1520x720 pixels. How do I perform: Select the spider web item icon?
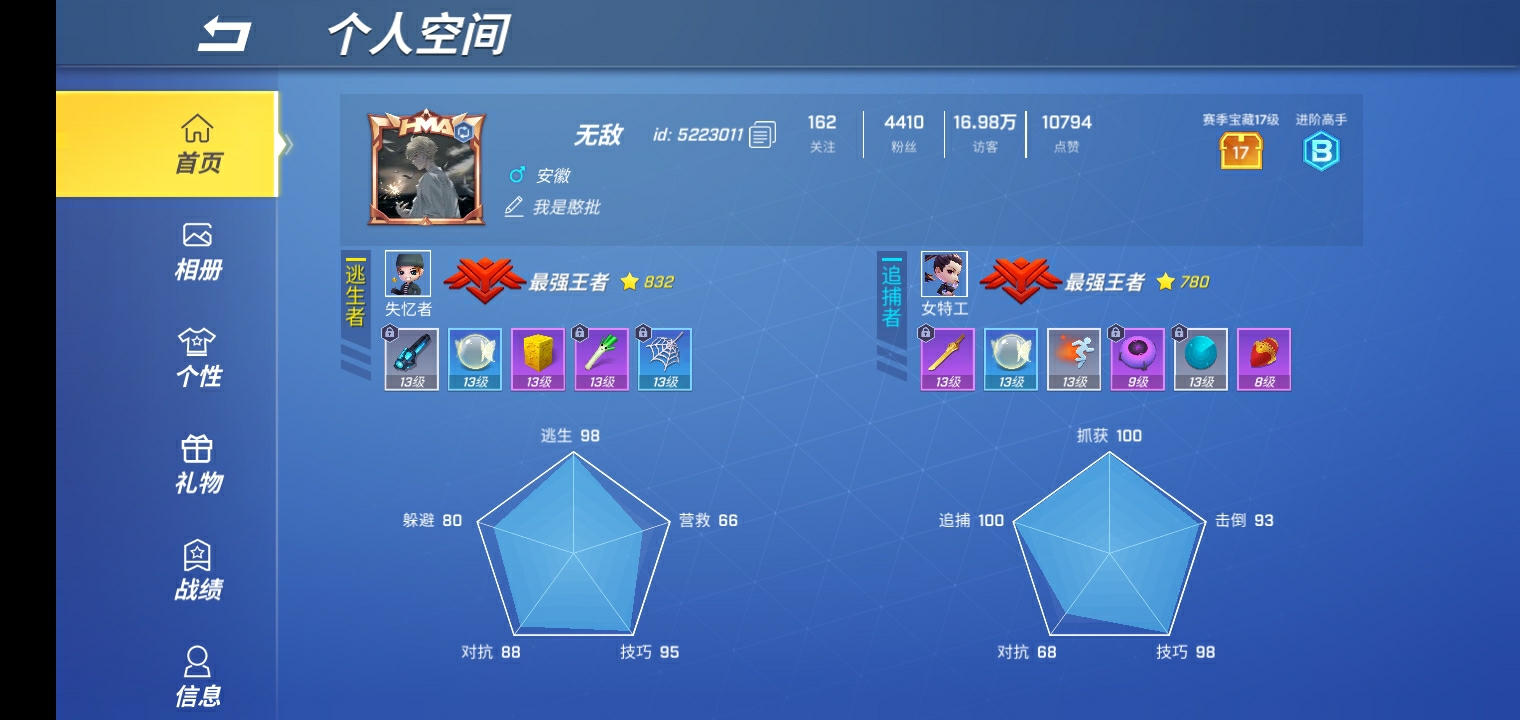tap(664, 358)
